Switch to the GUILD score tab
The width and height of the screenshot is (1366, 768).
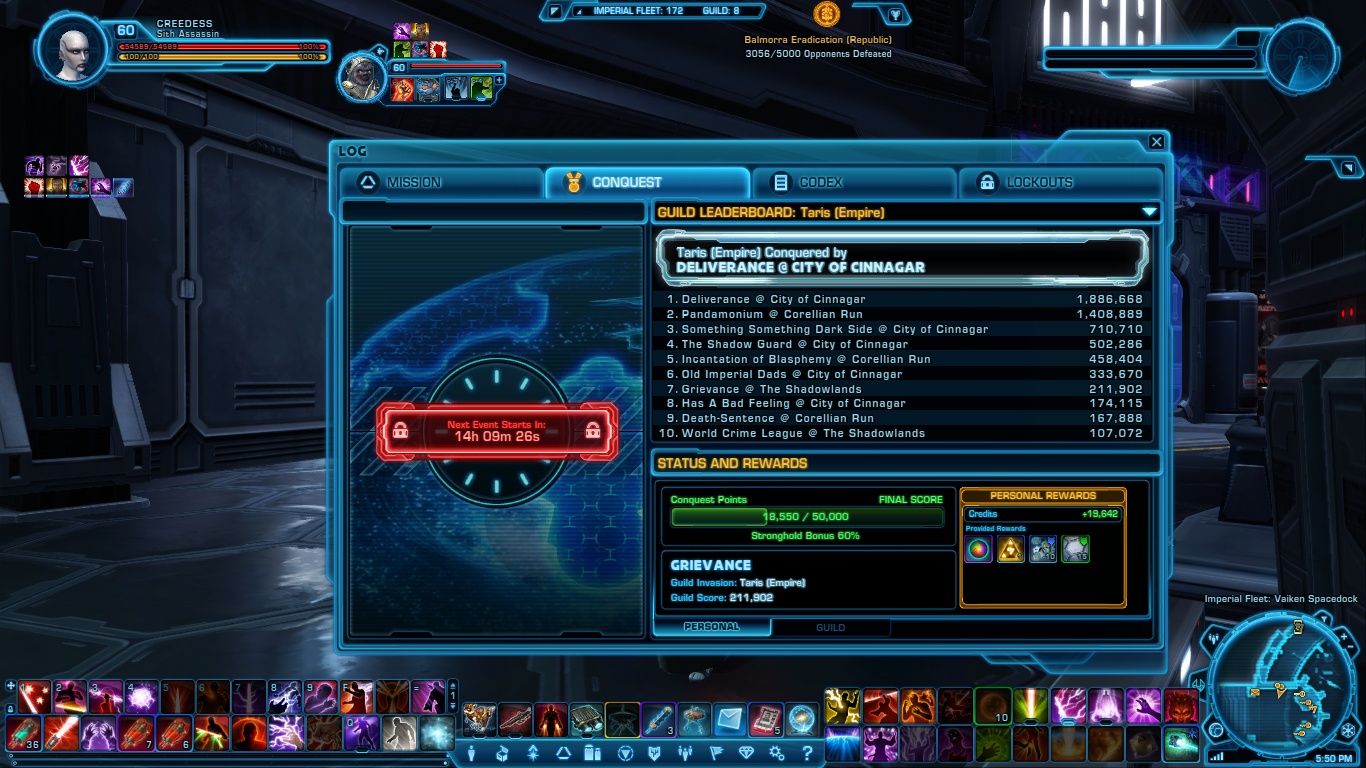tap(830, 628)
